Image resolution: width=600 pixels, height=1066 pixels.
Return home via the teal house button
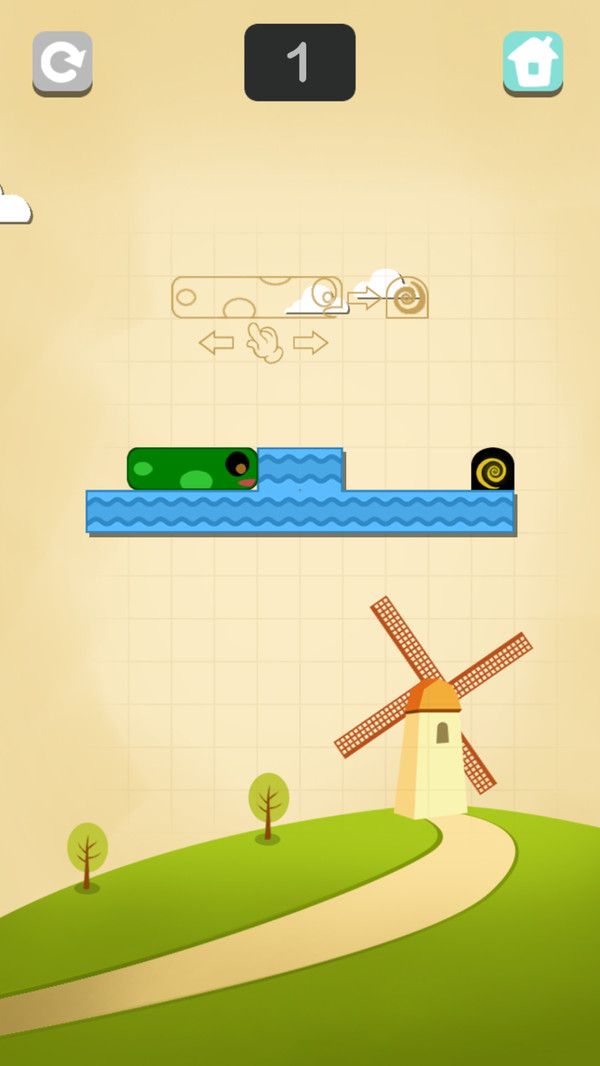[x=532, y=63]
